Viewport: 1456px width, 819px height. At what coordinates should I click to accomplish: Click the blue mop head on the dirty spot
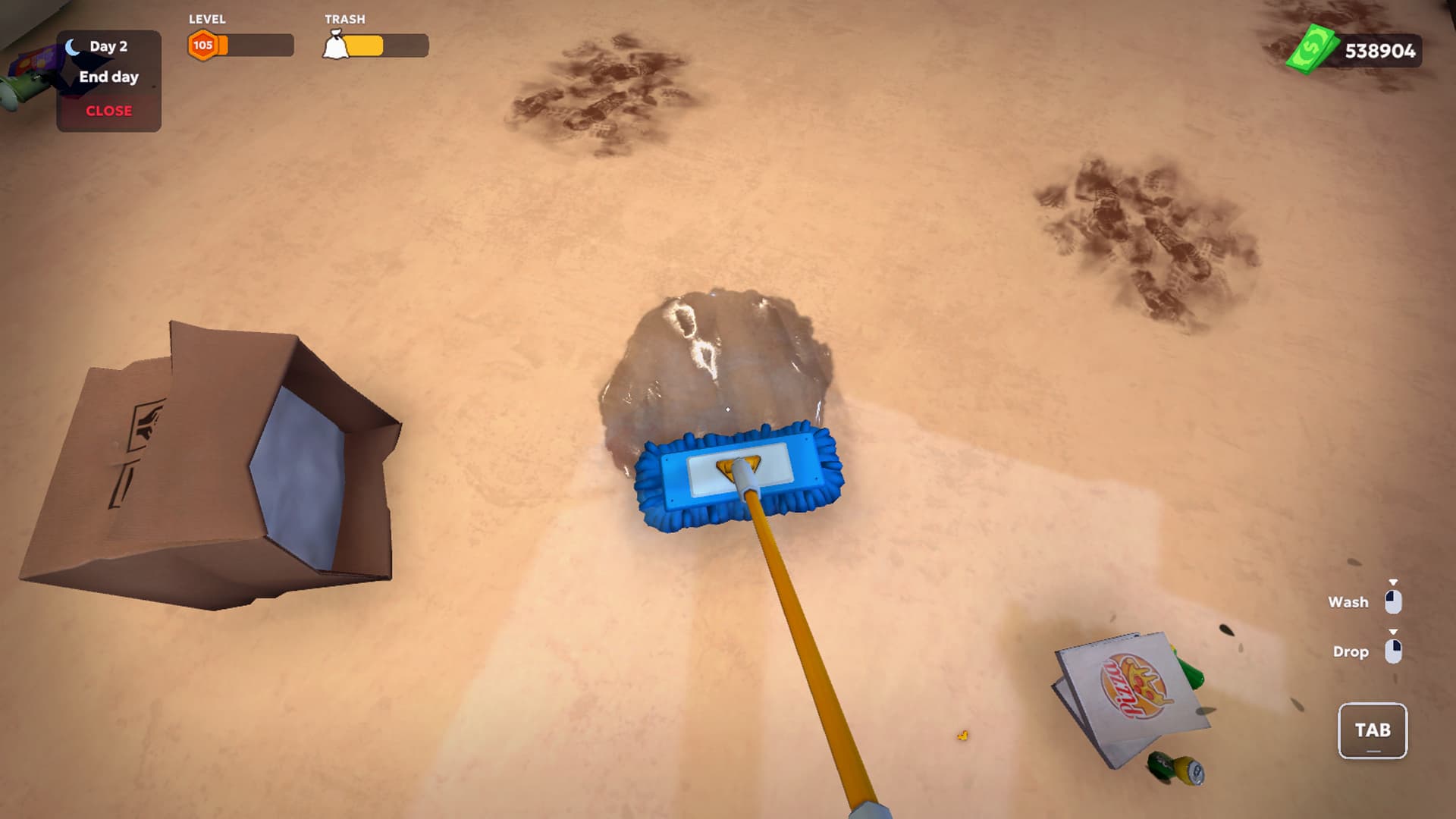739,474
